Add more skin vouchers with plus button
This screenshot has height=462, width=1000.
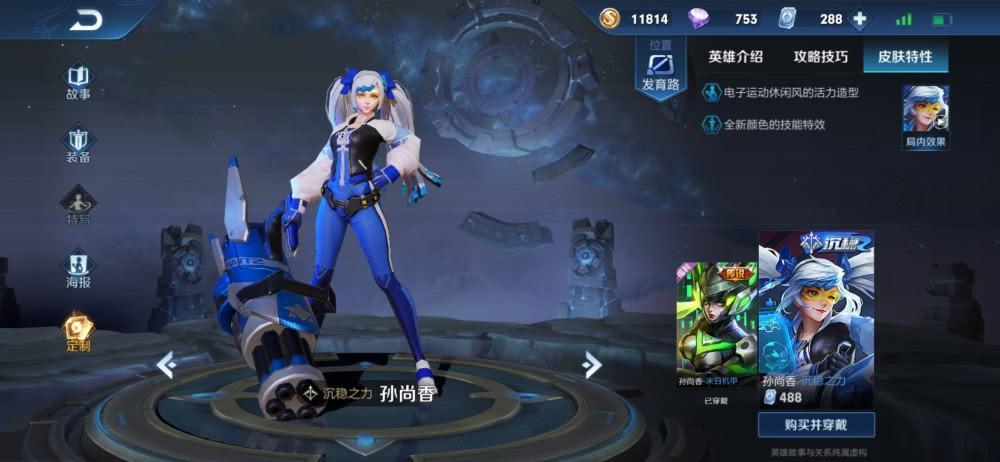click(858, 19)
